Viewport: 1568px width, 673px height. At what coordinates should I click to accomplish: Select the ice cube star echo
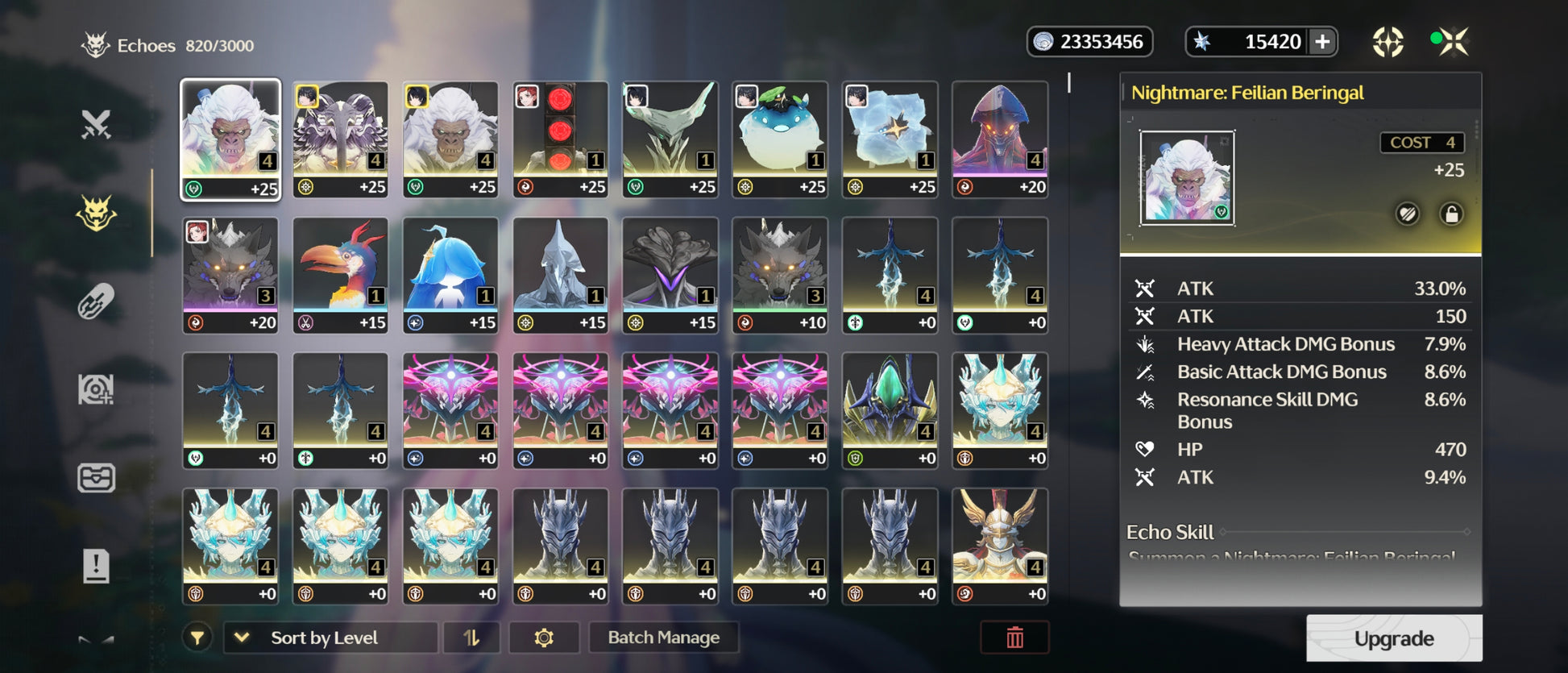click(890, 139)
